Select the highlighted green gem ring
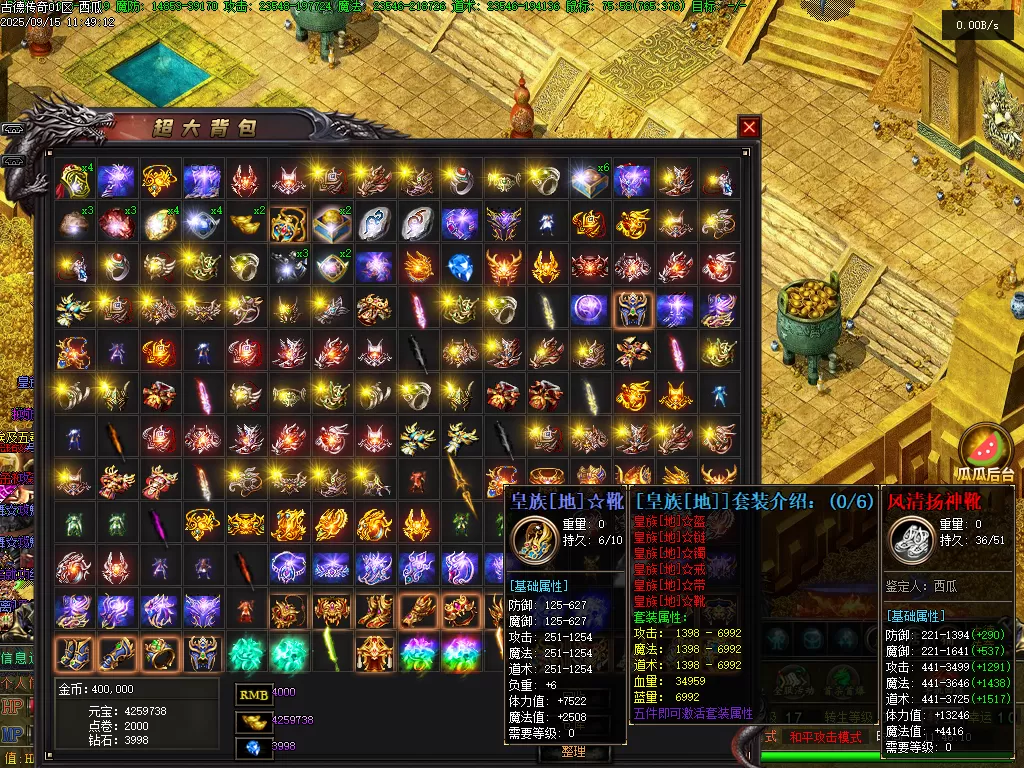Image resolution: width=1024 pixels, height=768 pixels. coord(160,653)
